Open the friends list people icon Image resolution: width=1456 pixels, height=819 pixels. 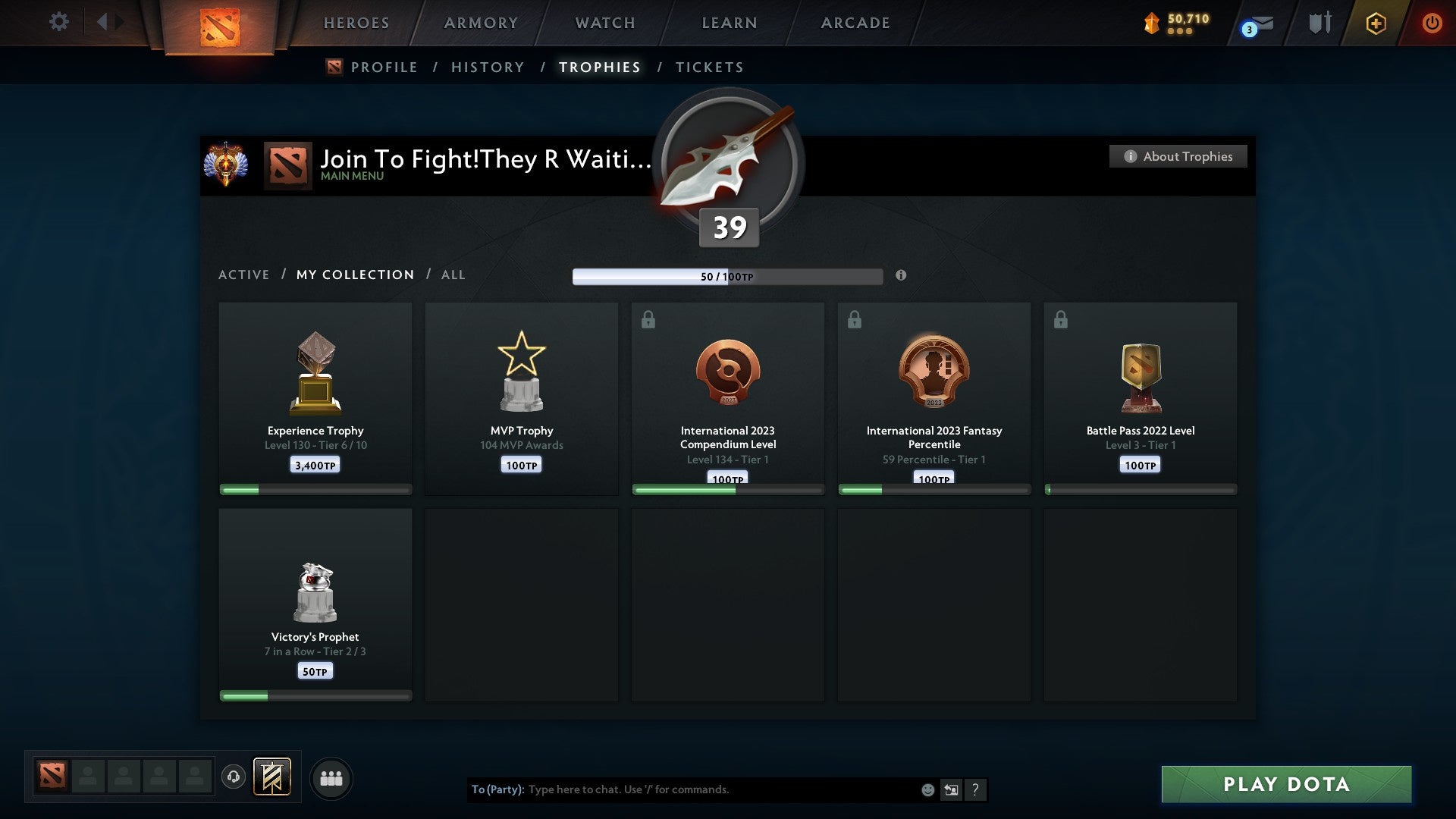pyautogui.click(x=331, y=777)
